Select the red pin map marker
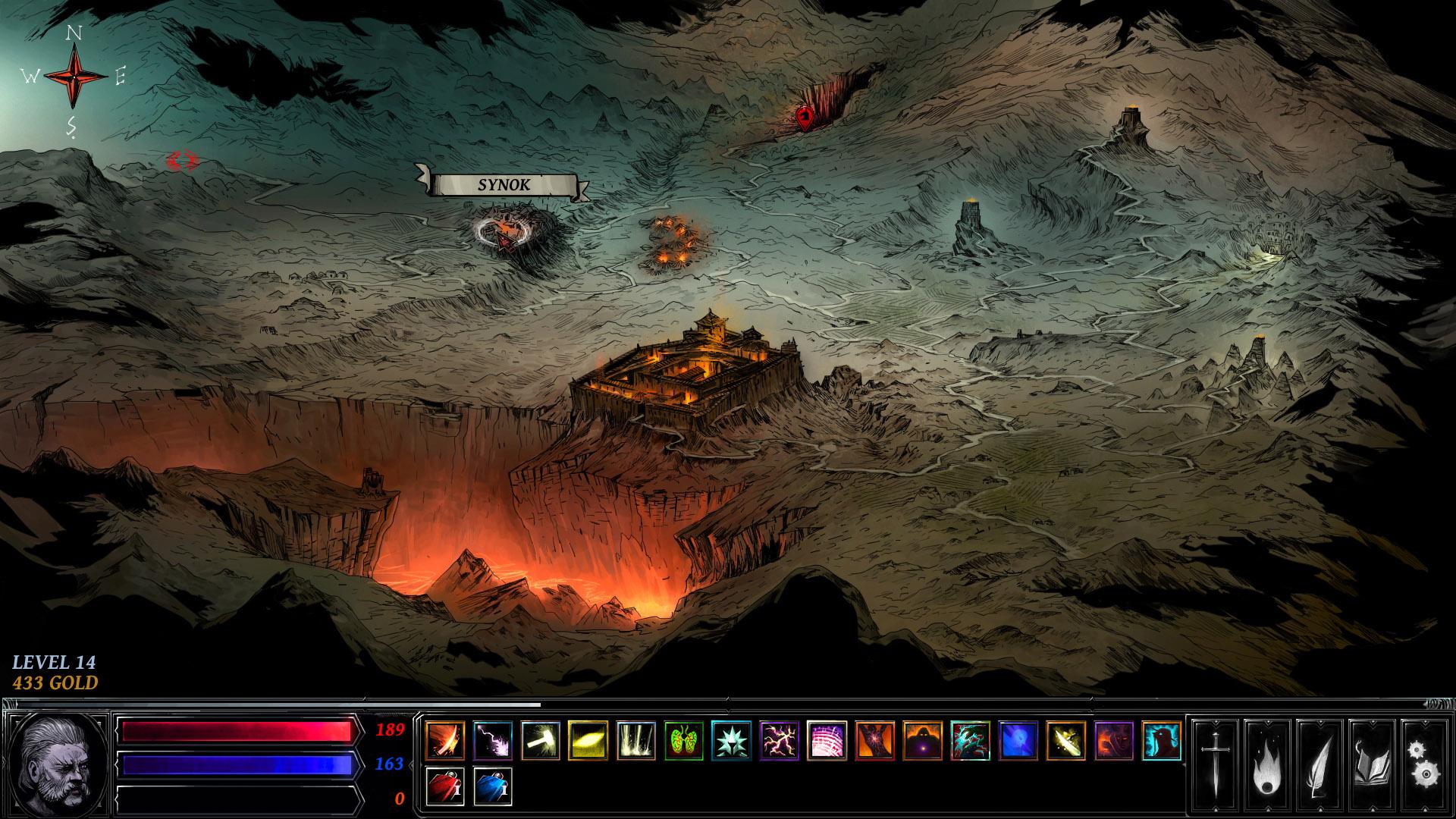Screen dimensions: 1456x819 click(805, 118)
